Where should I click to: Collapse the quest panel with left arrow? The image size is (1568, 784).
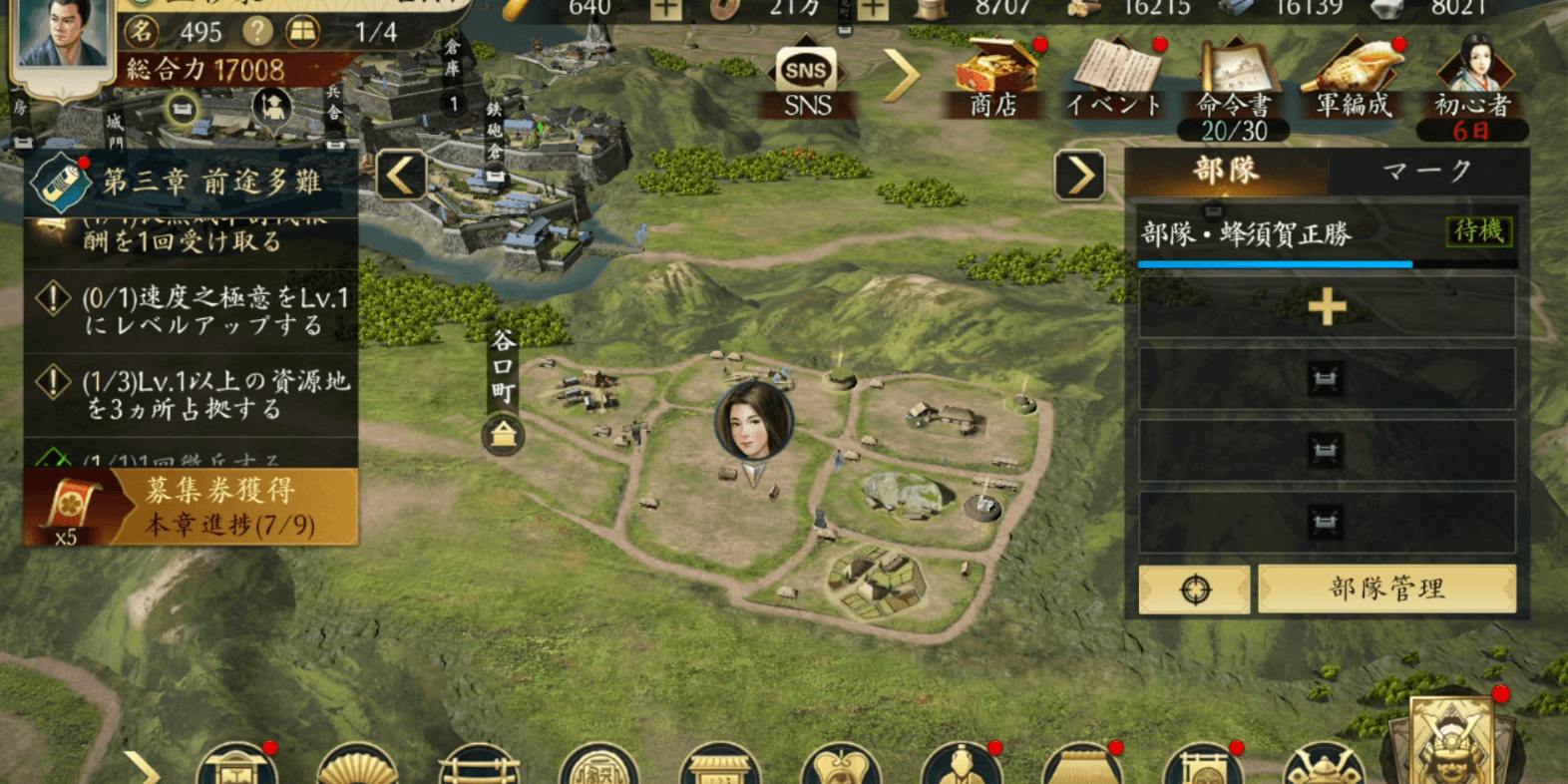click(x=401, y=177)
